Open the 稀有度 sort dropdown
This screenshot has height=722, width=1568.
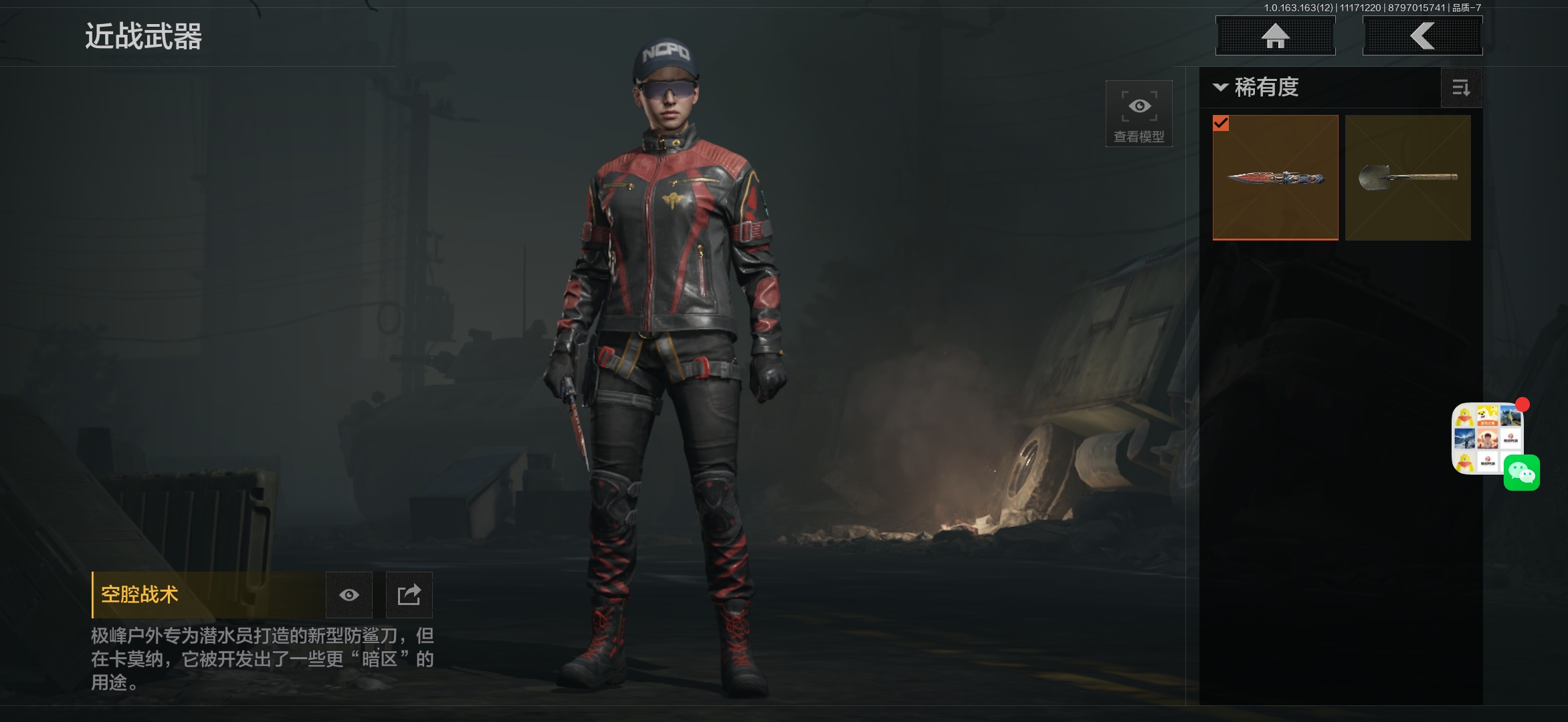coord(1258,88)
